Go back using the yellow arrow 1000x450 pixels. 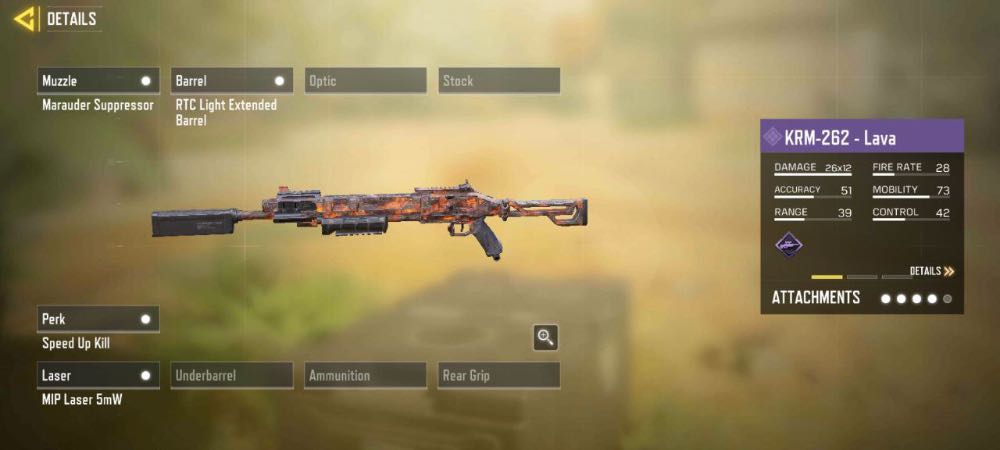[x=25, y=18]
